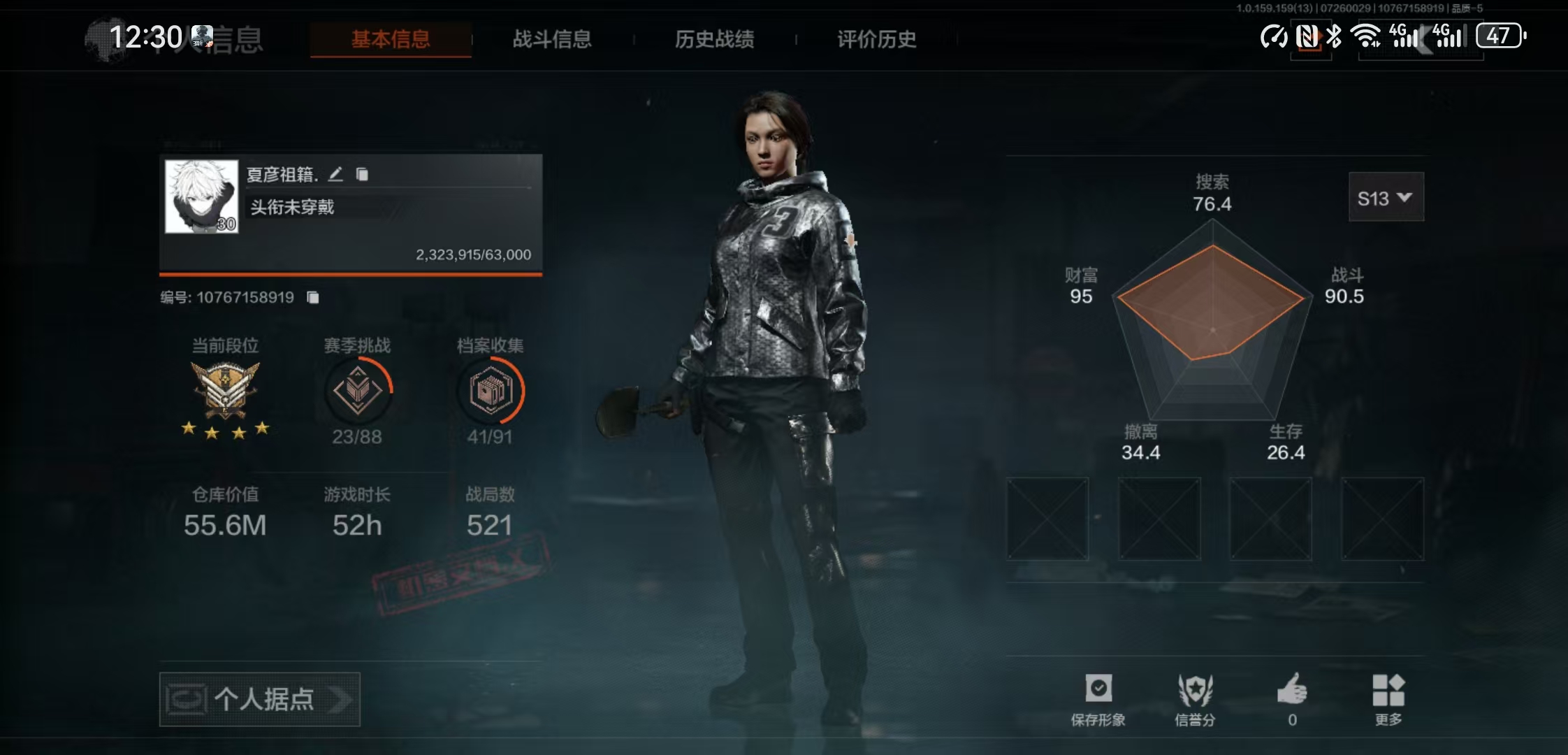The height and width of the screenshot is (755, 1568).
Task: Enter 个人据点 personal base
Action: tap(260, 699)
